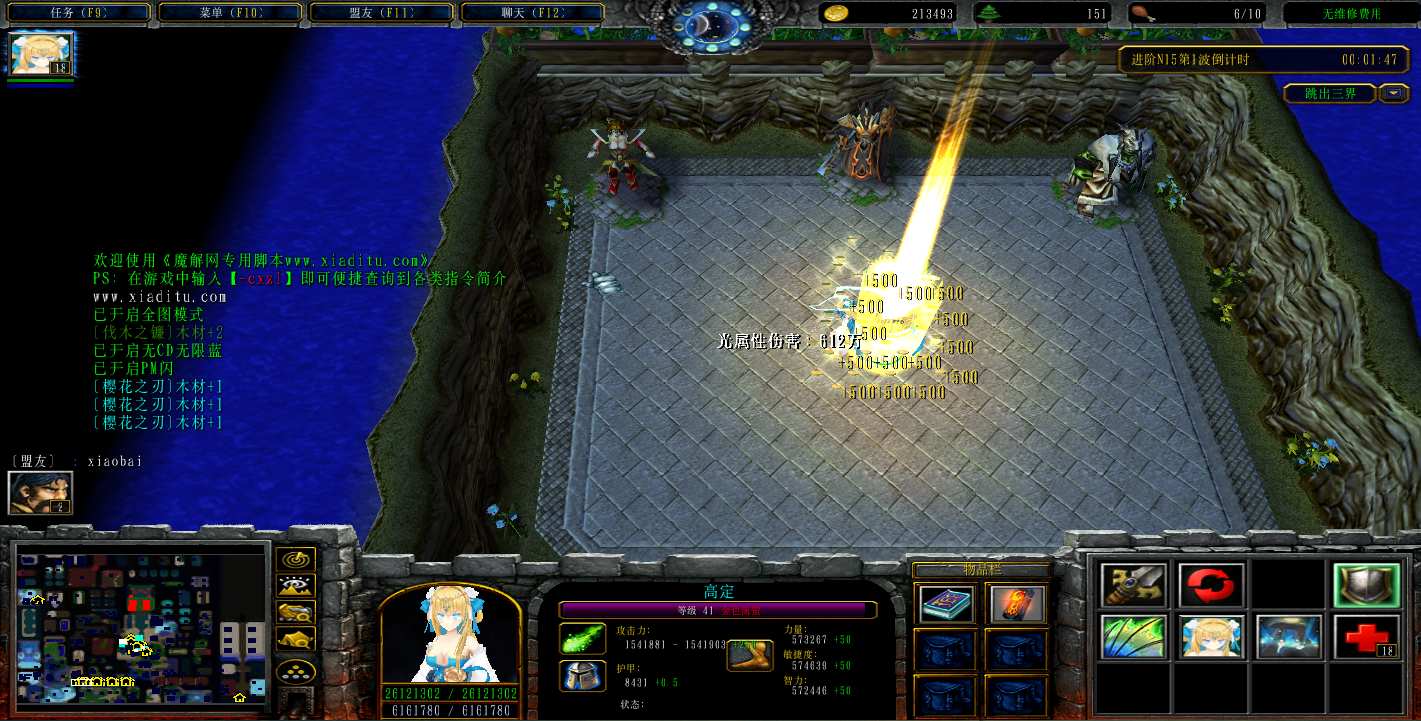Use the flaming card inventory item
The height and width of the screenshot is (721, 1421).
(x=1017, y=603)
